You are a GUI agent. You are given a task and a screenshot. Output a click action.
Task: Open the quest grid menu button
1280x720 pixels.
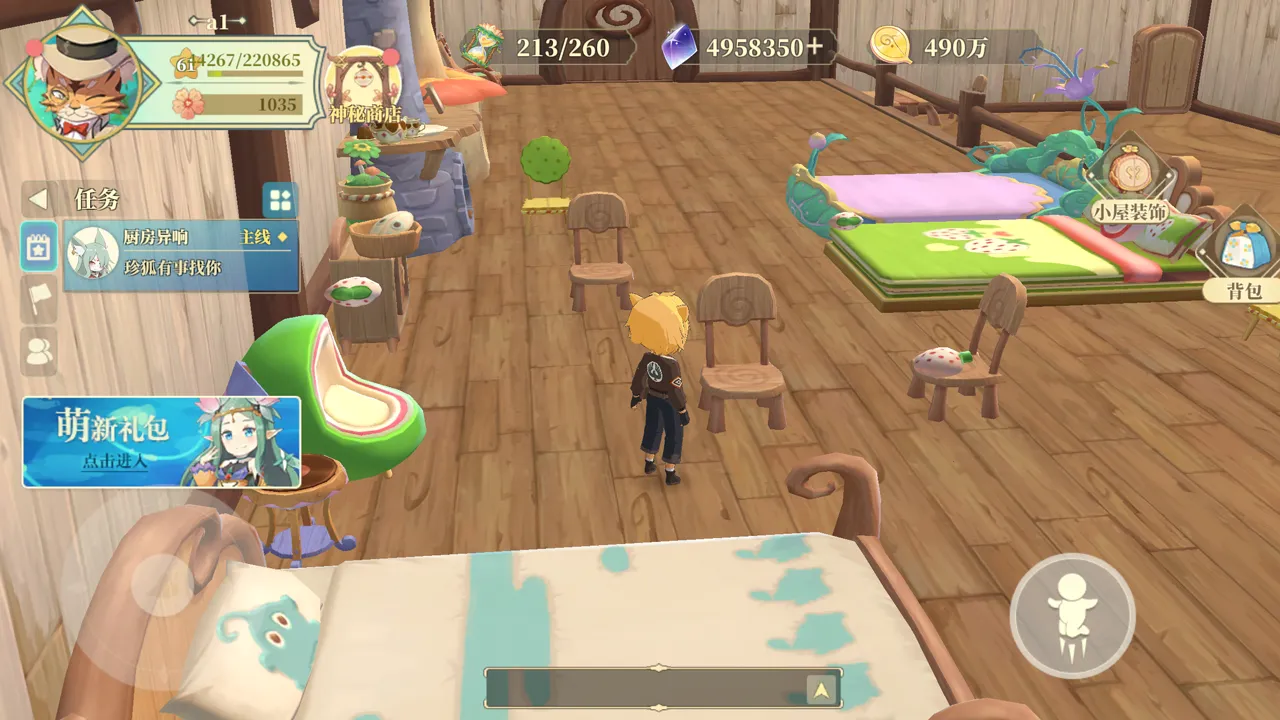pos(279,199)
